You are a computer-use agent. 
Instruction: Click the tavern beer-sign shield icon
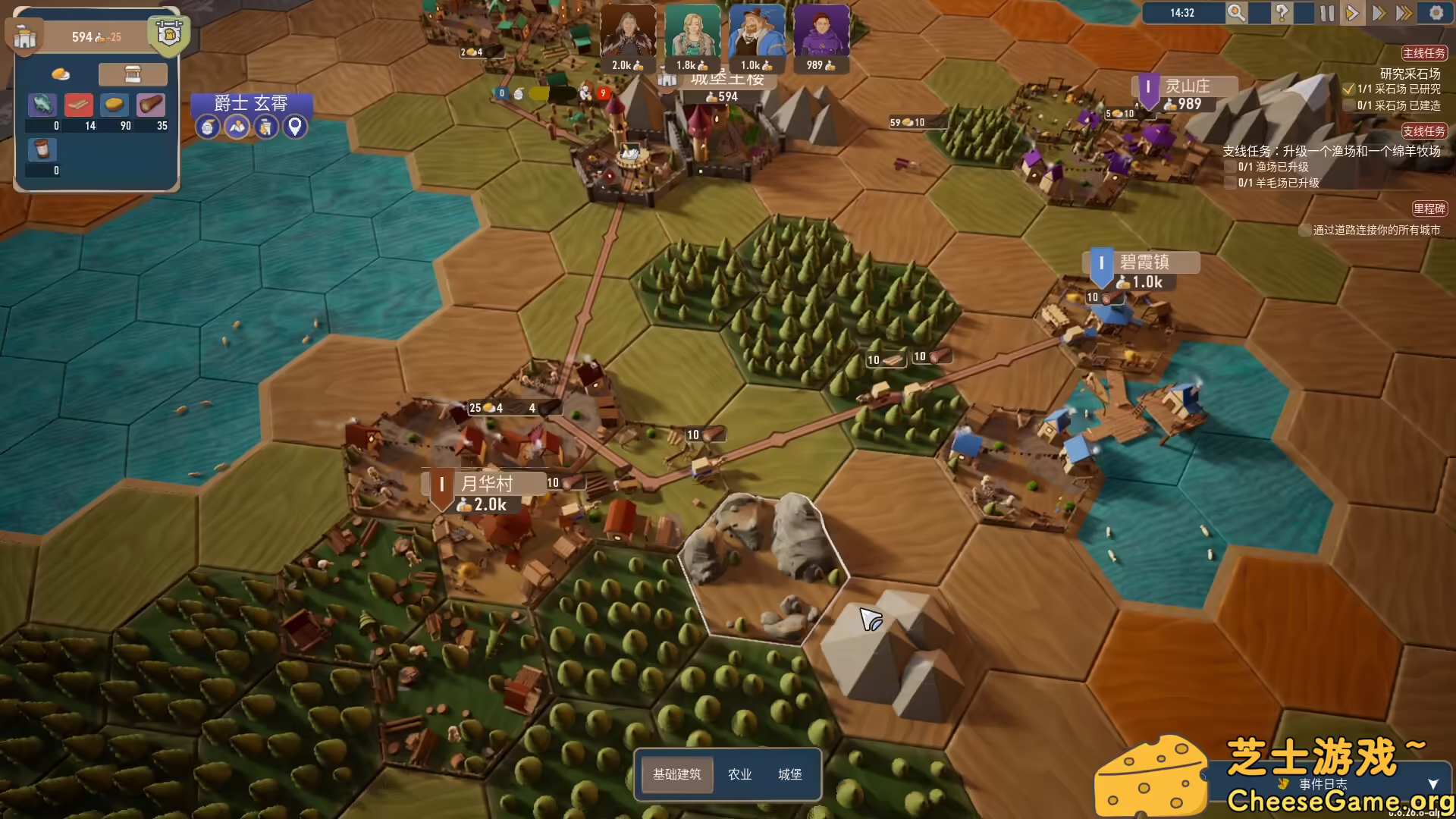coord(168,35)
